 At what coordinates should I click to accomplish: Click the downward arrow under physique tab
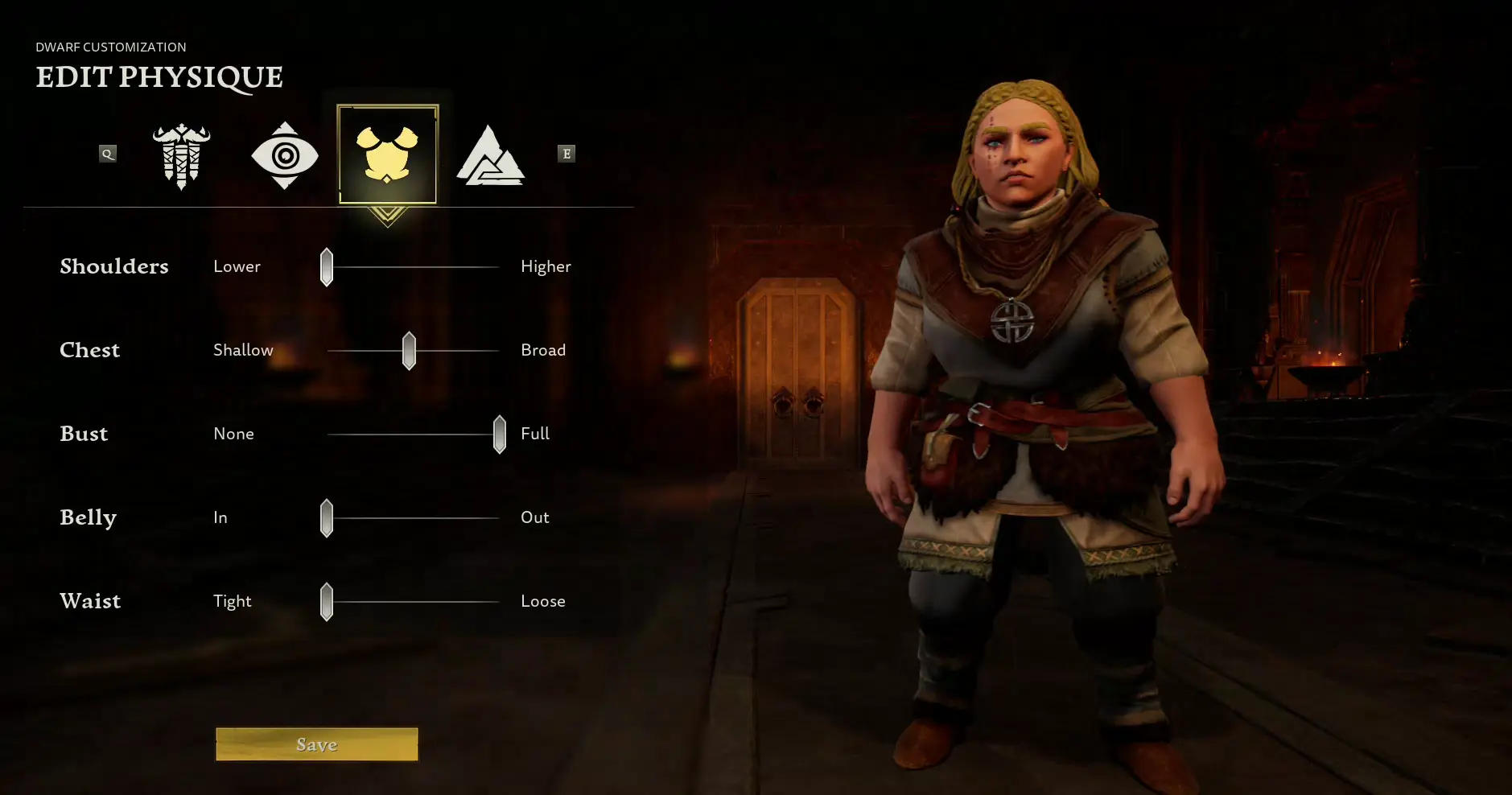click(x=388, y=215)
